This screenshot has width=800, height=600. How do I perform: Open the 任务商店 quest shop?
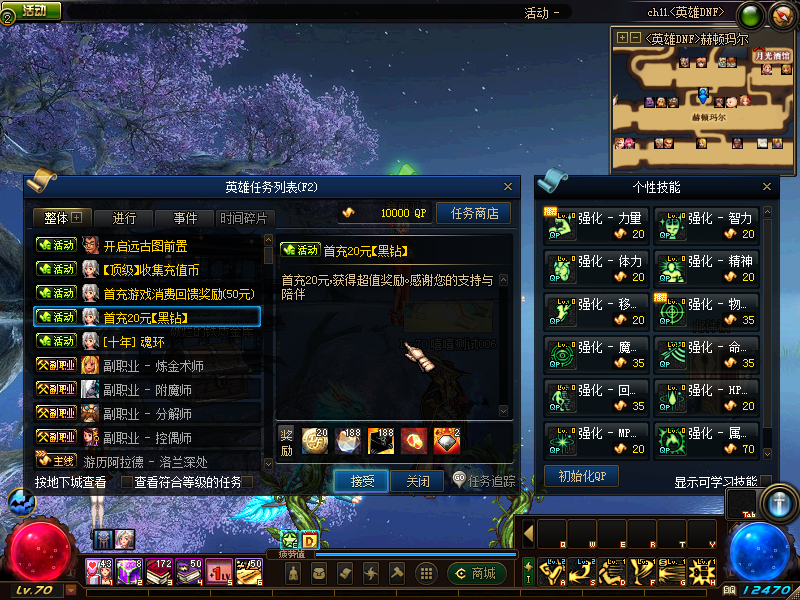pyautogui.click(x=474, y=213)
